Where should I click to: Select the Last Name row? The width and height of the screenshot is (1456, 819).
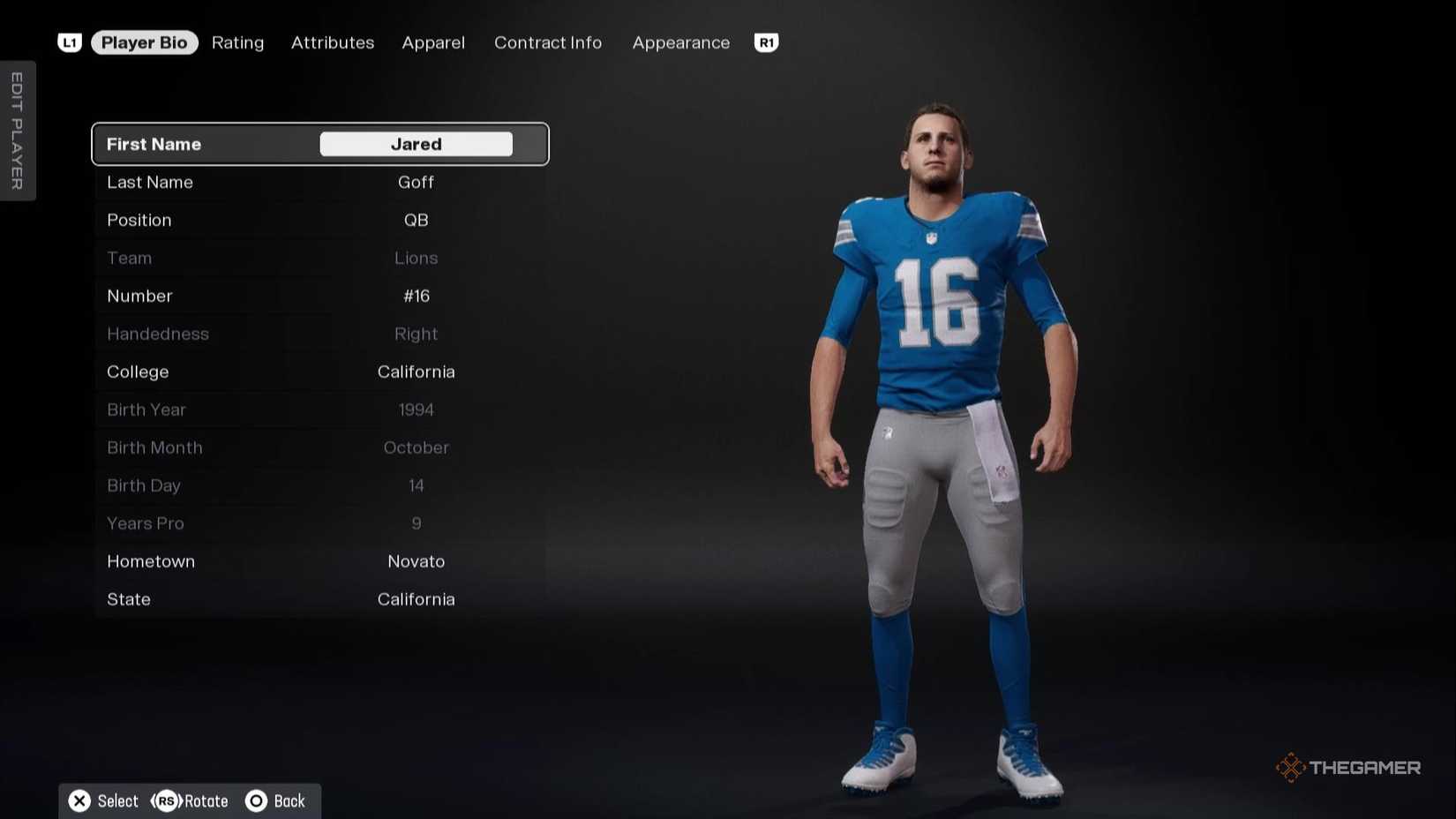coord(319,182)
